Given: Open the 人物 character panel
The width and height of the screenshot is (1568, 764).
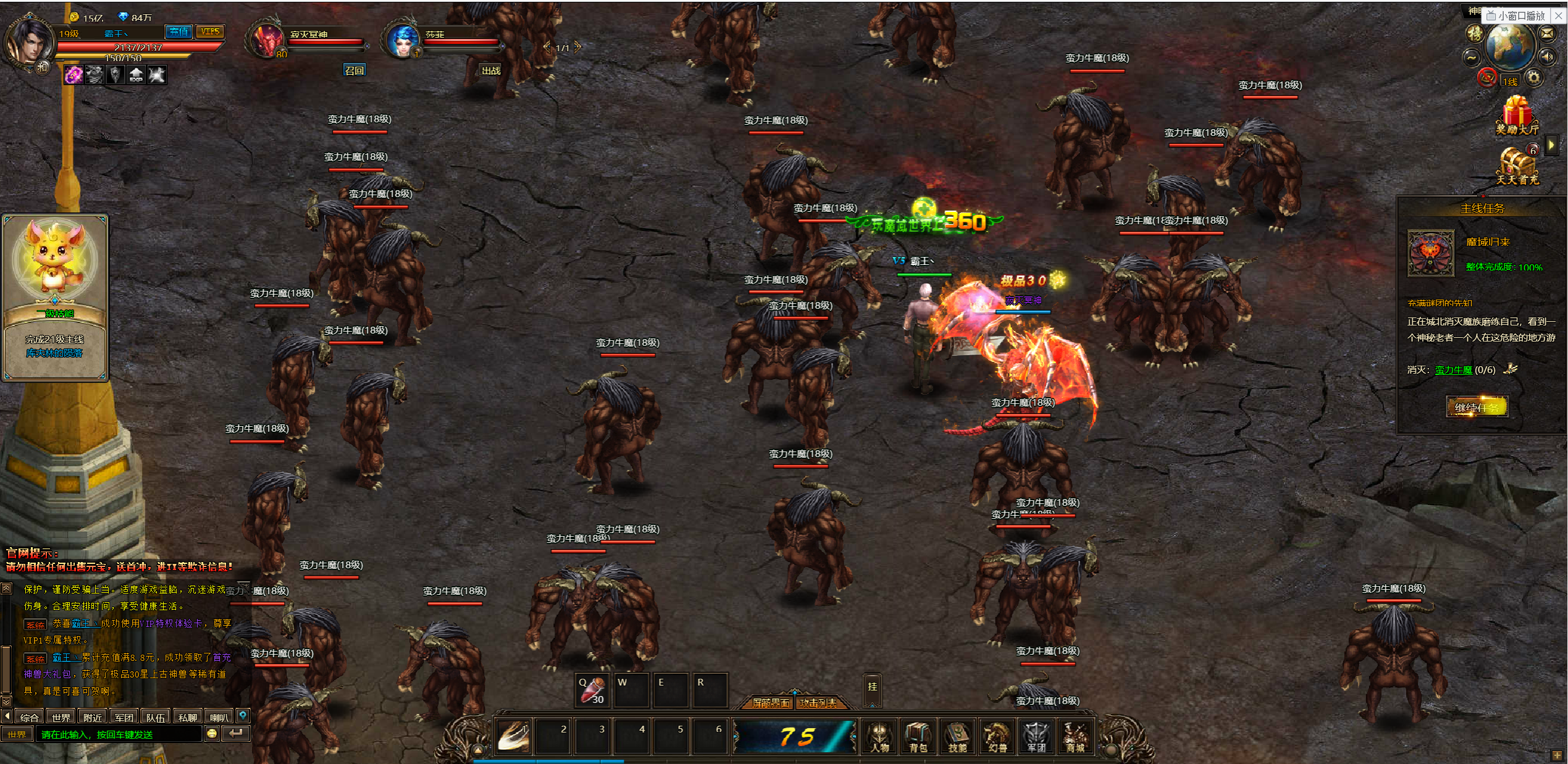Looking at the screenshot, I should pyautogui.click(x=879, y=737).
